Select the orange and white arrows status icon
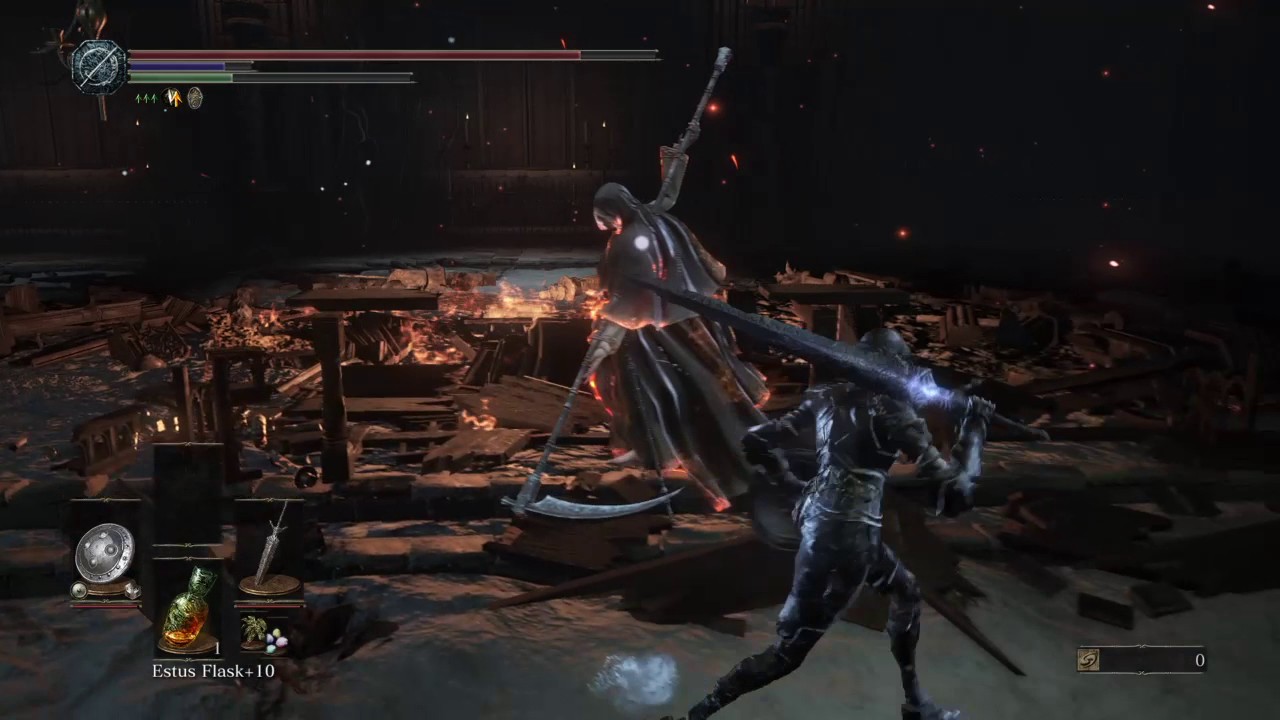Image resolution: width=1280 pixels, height=720 pixels. coord(172,98)
